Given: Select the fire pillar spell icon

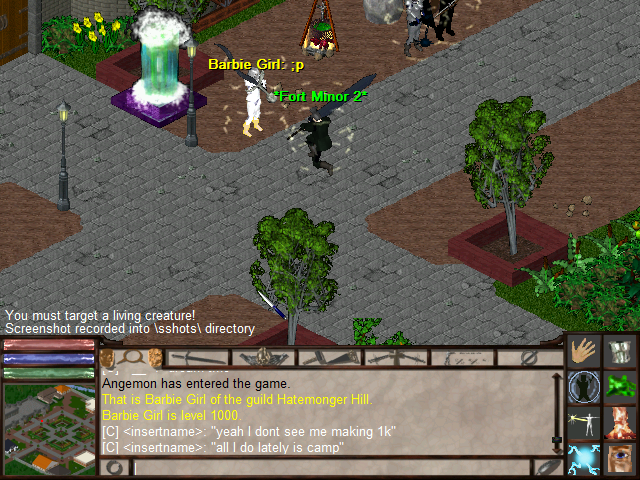Looking at the screenshot, I should [620, 423].
